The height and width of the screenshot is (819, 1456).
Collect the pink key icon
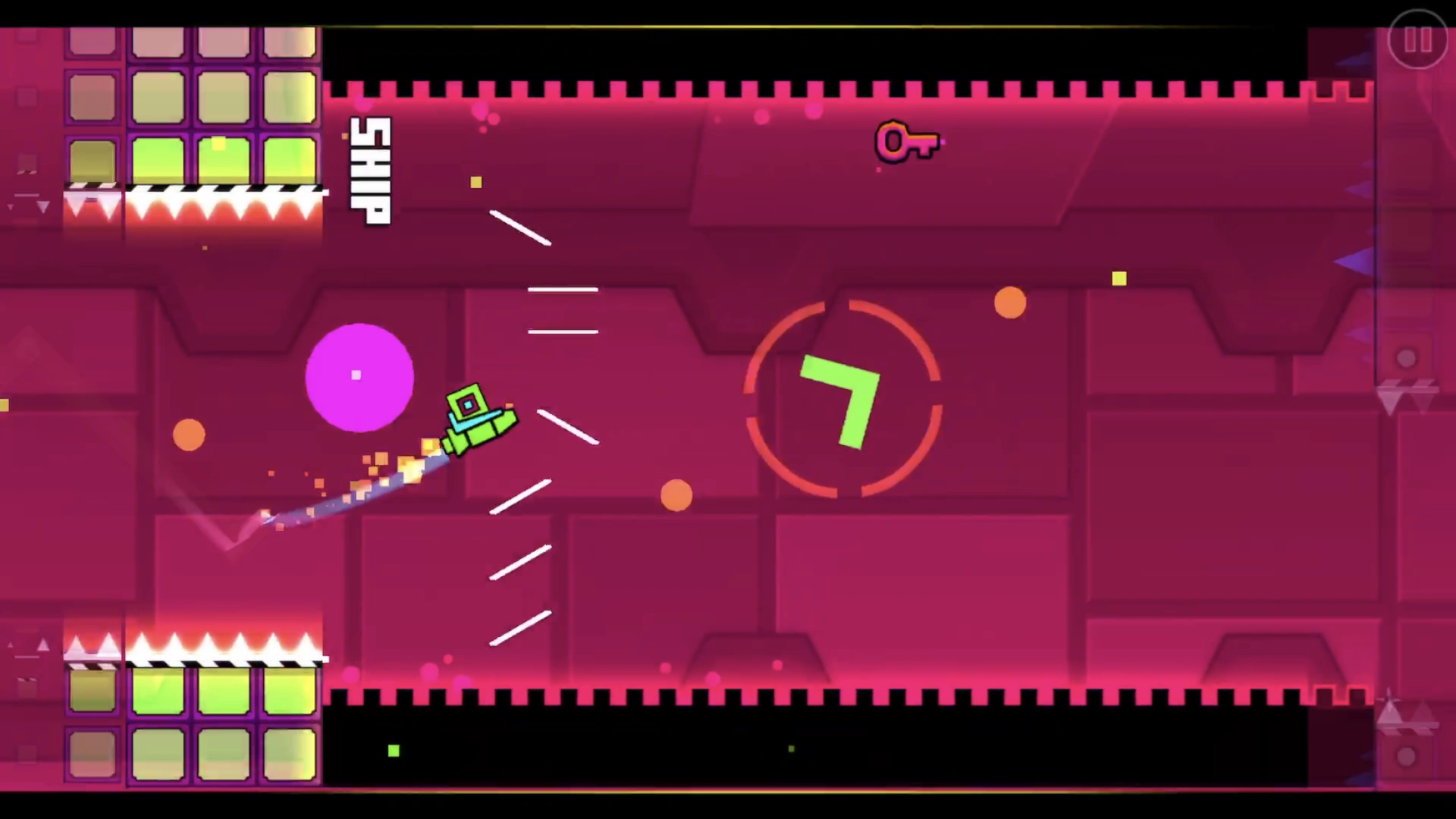[x=905, y=141]
